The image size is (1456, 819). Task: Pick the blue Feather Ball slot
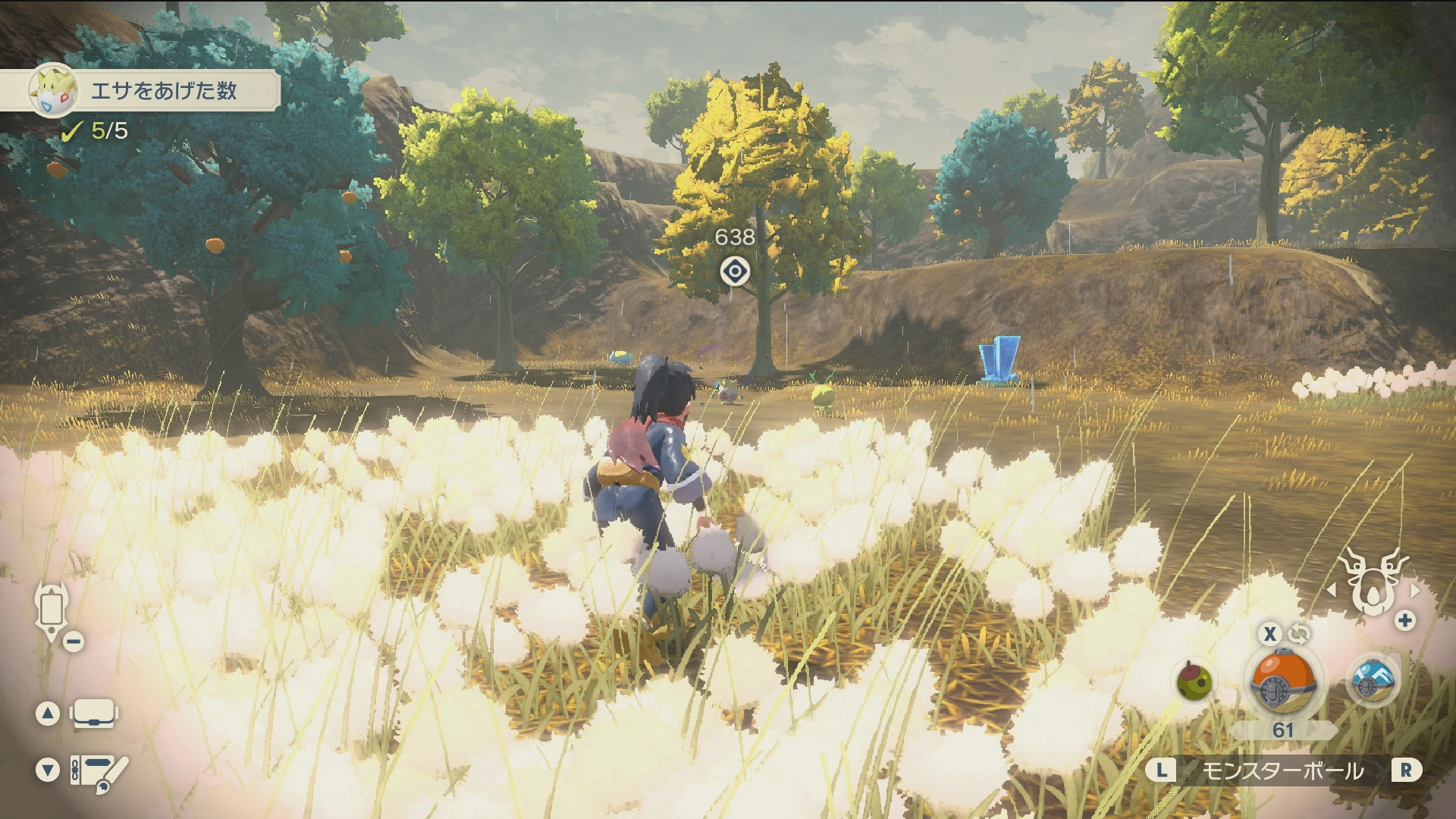tap(1373, 679)
